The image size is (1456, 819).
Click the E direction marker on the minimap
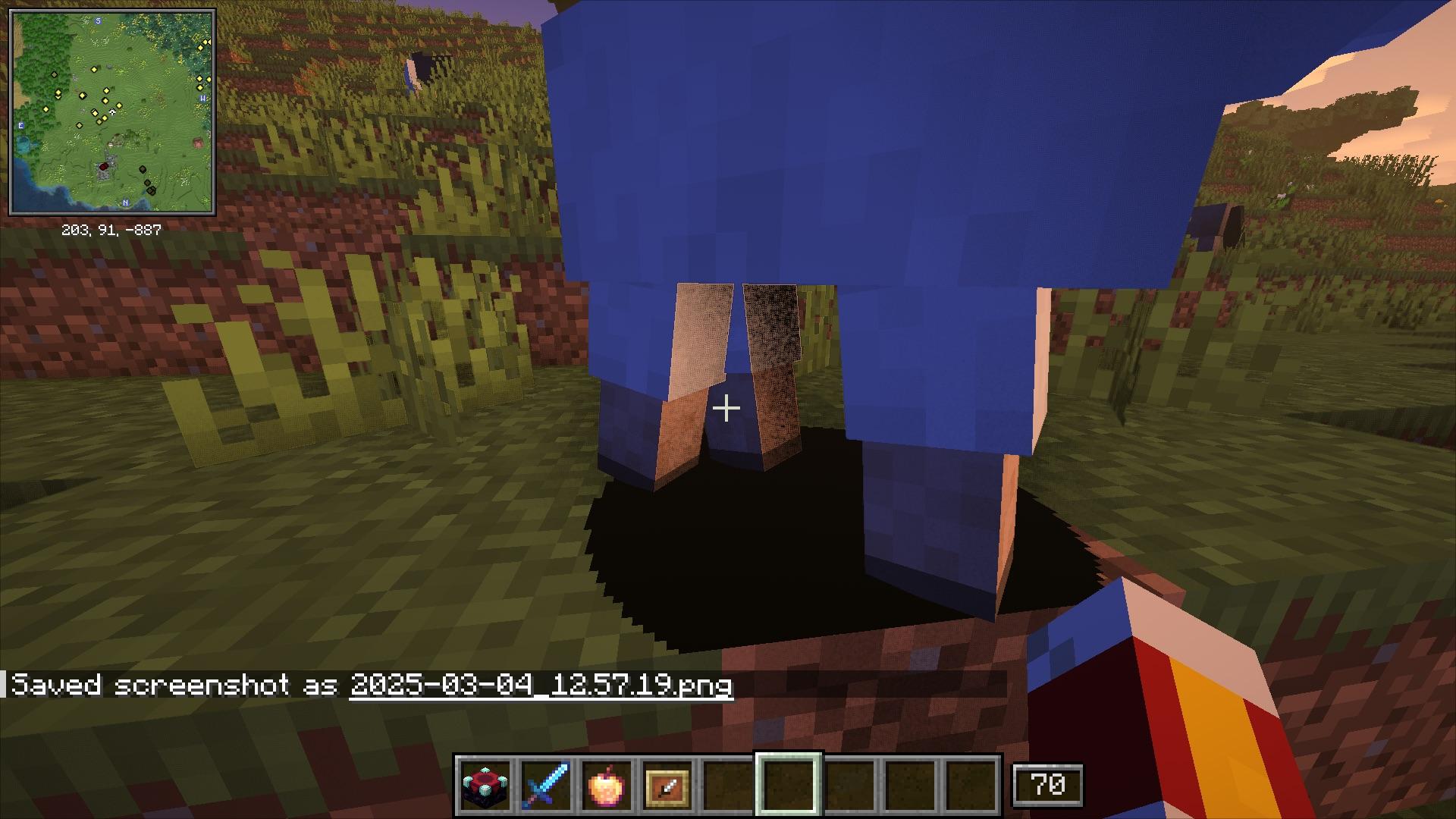[20, 125]
